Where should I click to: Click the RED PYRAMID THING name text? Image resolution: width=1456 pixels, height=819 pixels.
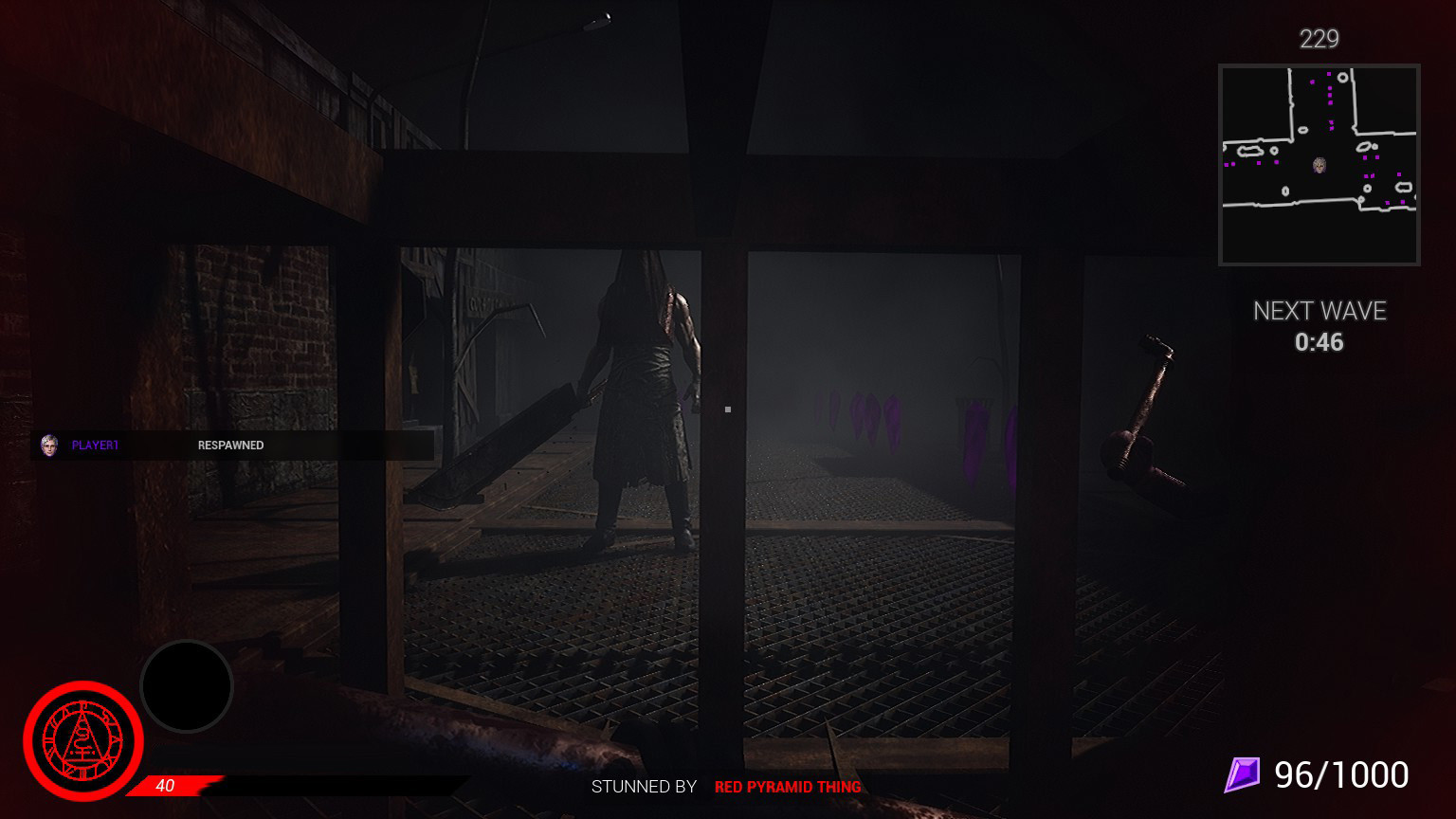pos(787,787)
